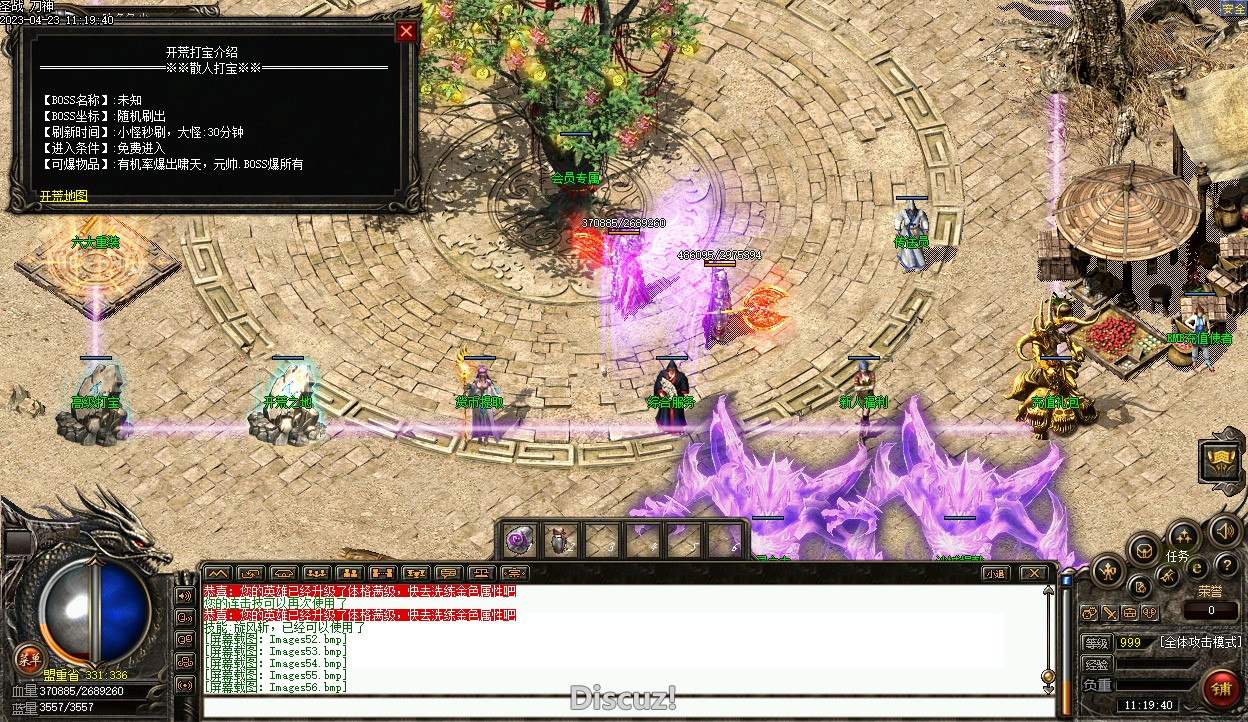Open the chest bag icon
Image resolution: width=1248 pixels, height=722 pixels.
point(1143,550)
